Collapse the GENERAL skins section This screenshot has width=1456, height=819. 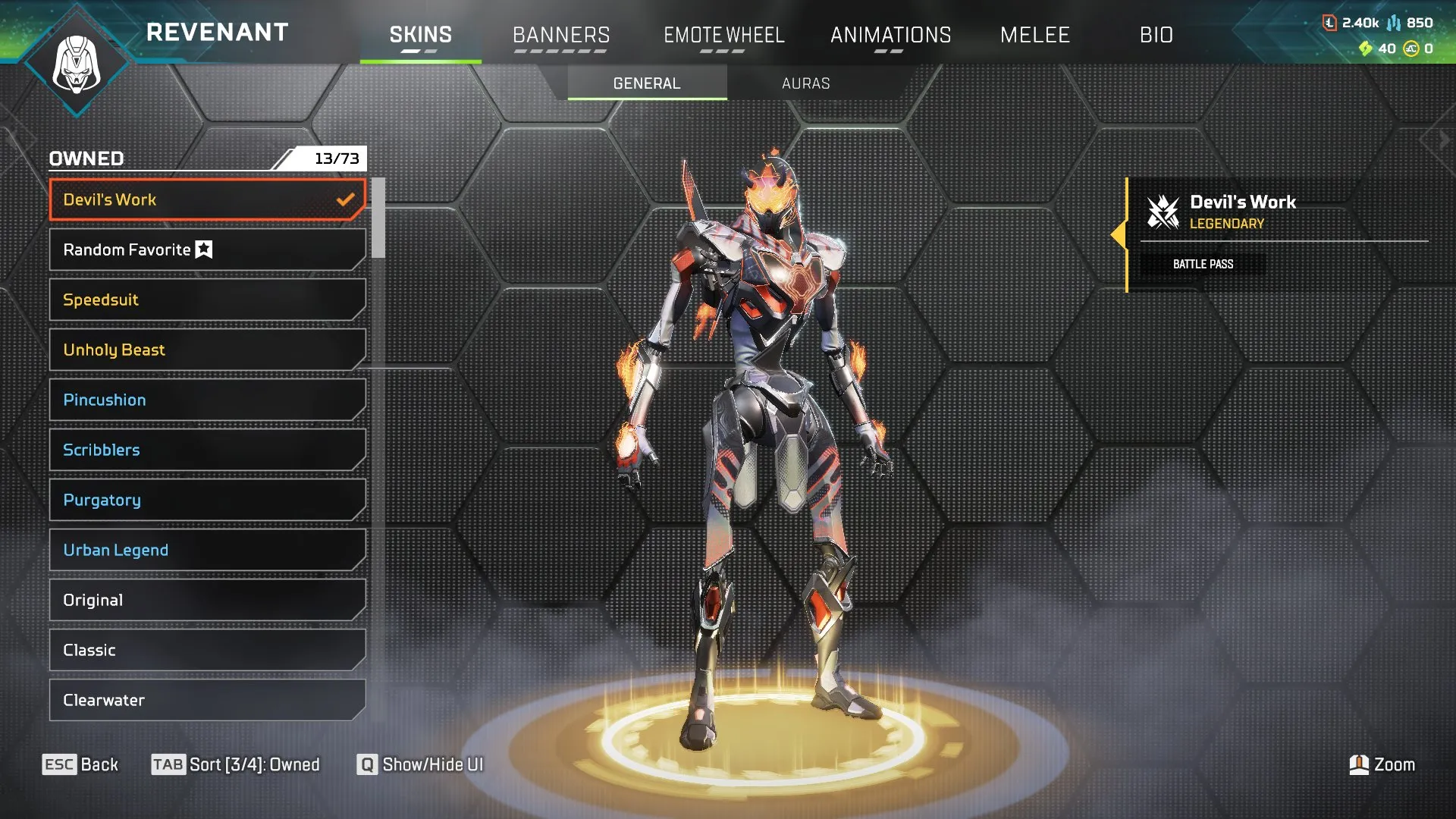(646, 83)
